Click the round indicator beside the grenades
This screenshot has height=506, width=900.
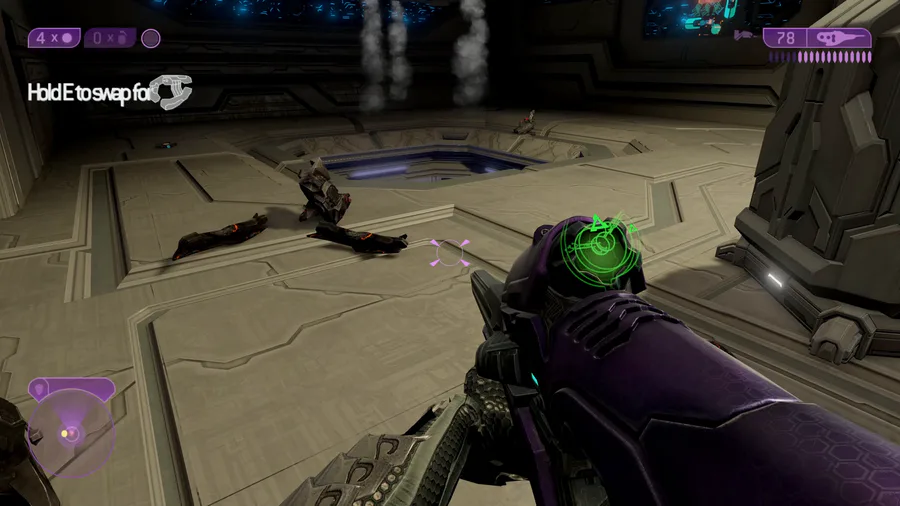click(151, 38)
